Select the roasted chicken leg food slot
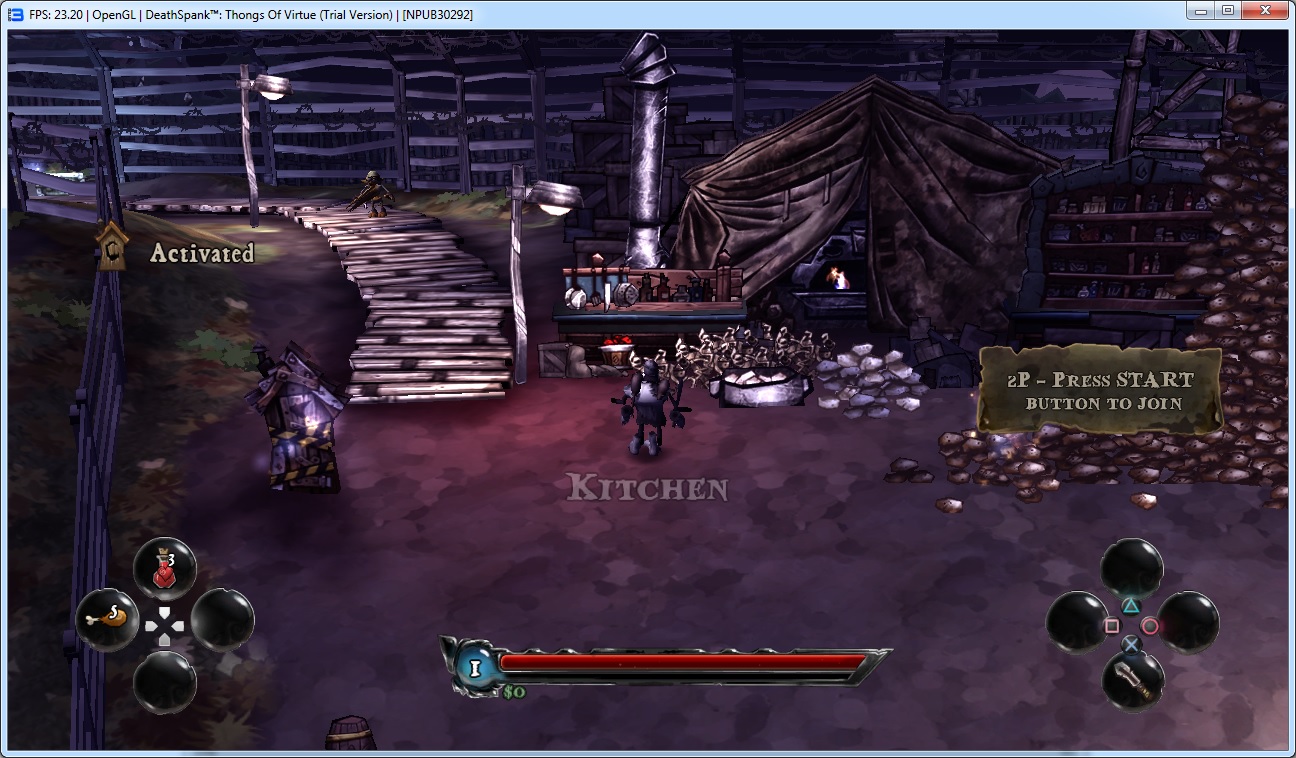 pyautogui.click(x=107, y=620)
